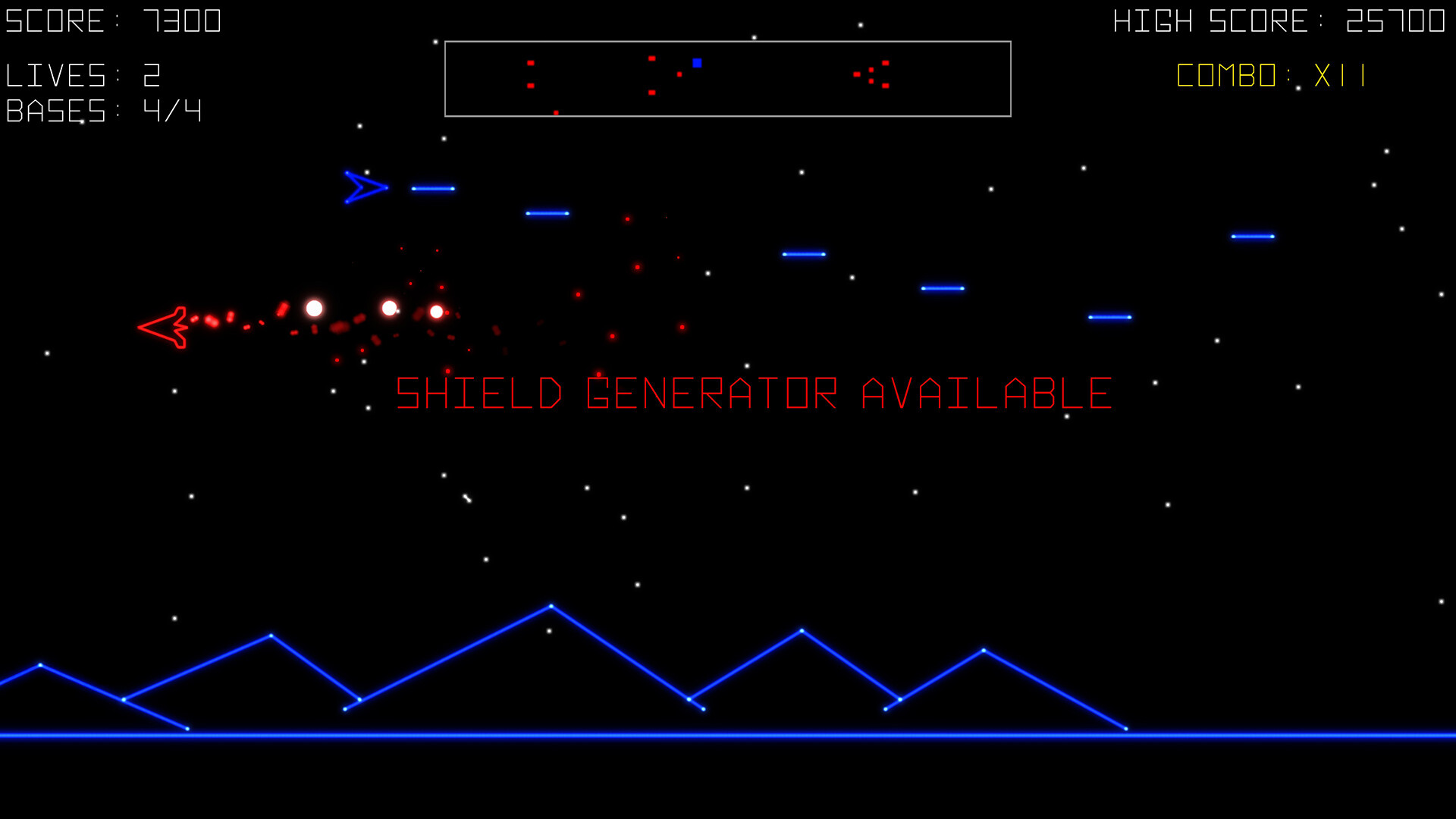Viewport: 1456px width, 819px height.
Task: Click the tallest mountain peak
Action: pyautogui.click(x=551, y=604)
